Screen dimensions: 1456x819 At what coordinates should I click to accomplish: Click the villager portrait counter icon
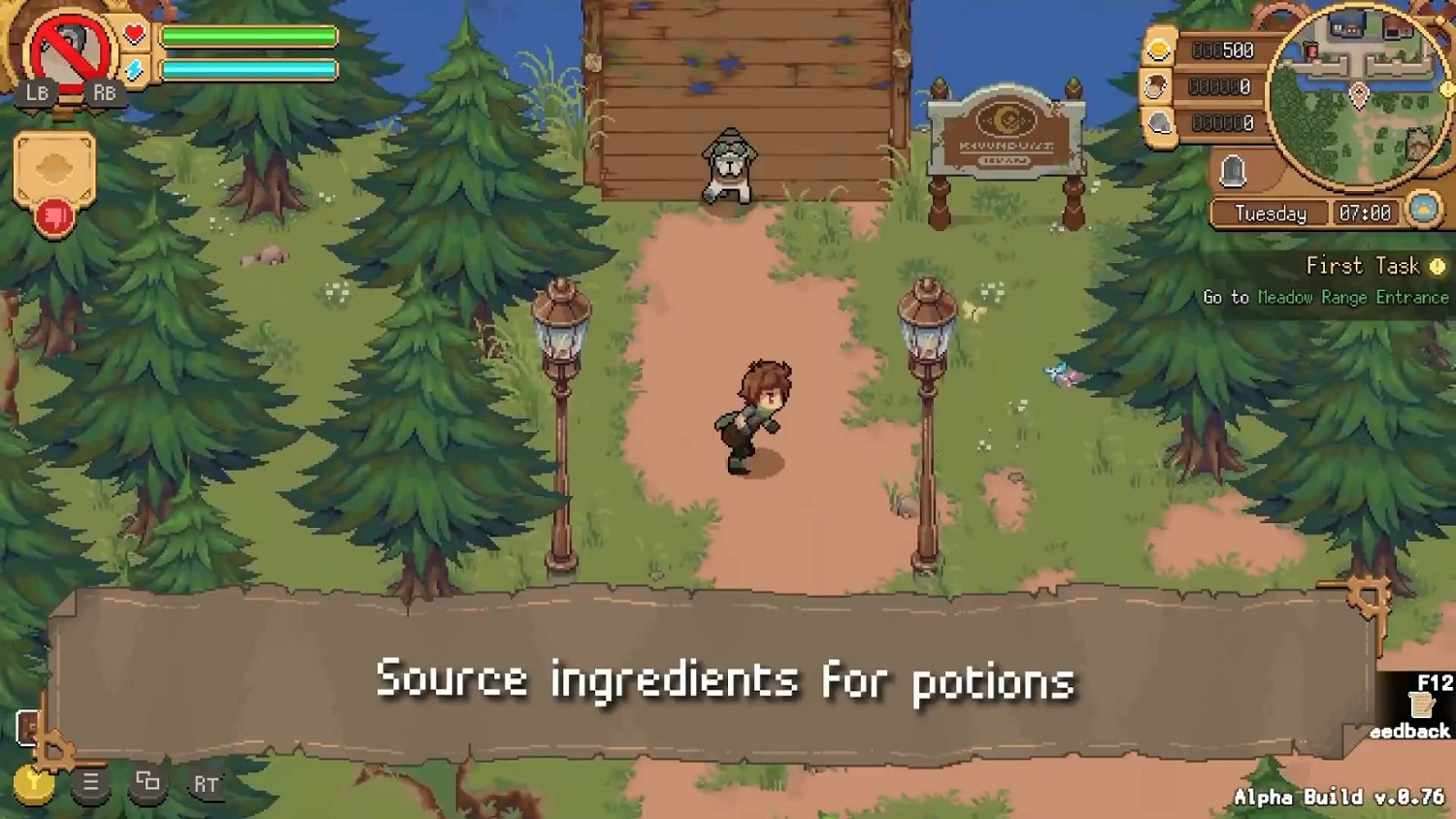pyautogui.click(x=1156, y=85)
